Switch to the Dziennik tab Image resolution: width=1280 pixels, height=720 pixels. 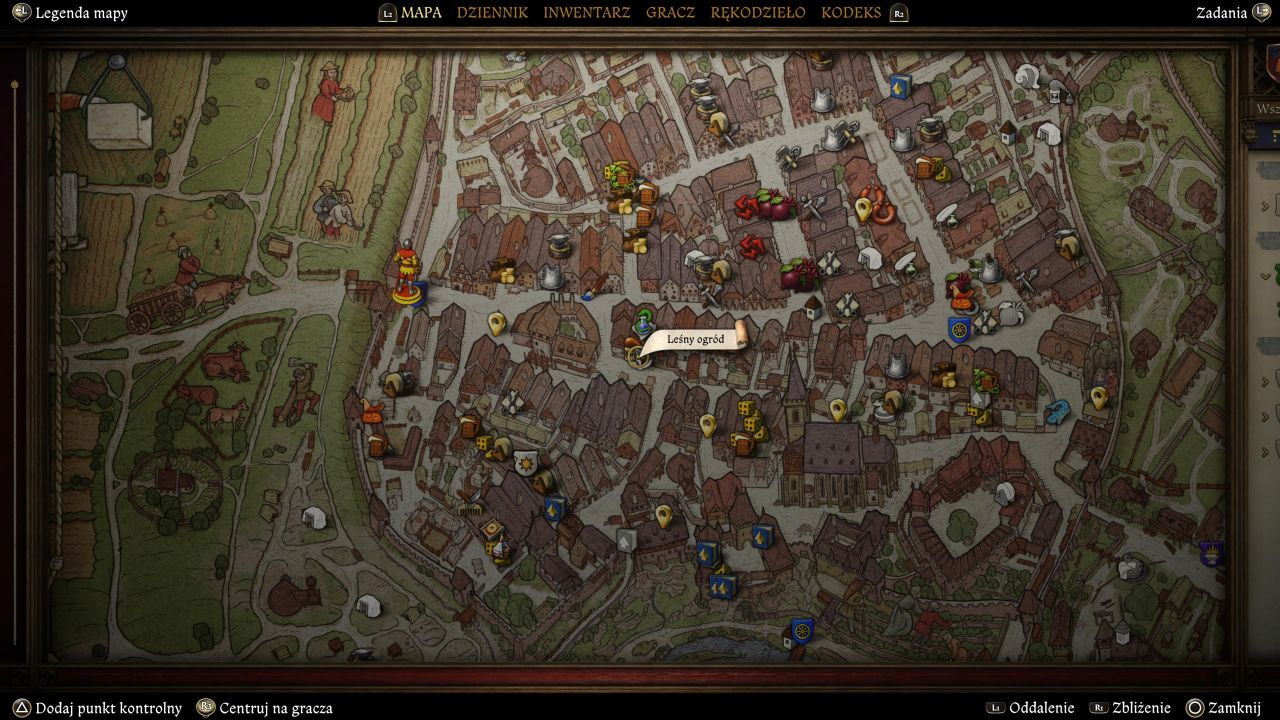point(492,13)
